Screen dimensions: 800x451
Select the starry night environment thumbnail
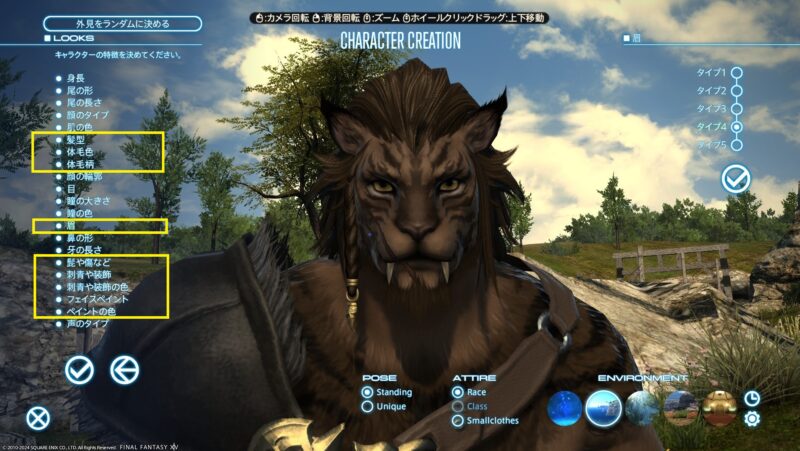point(566,407)
